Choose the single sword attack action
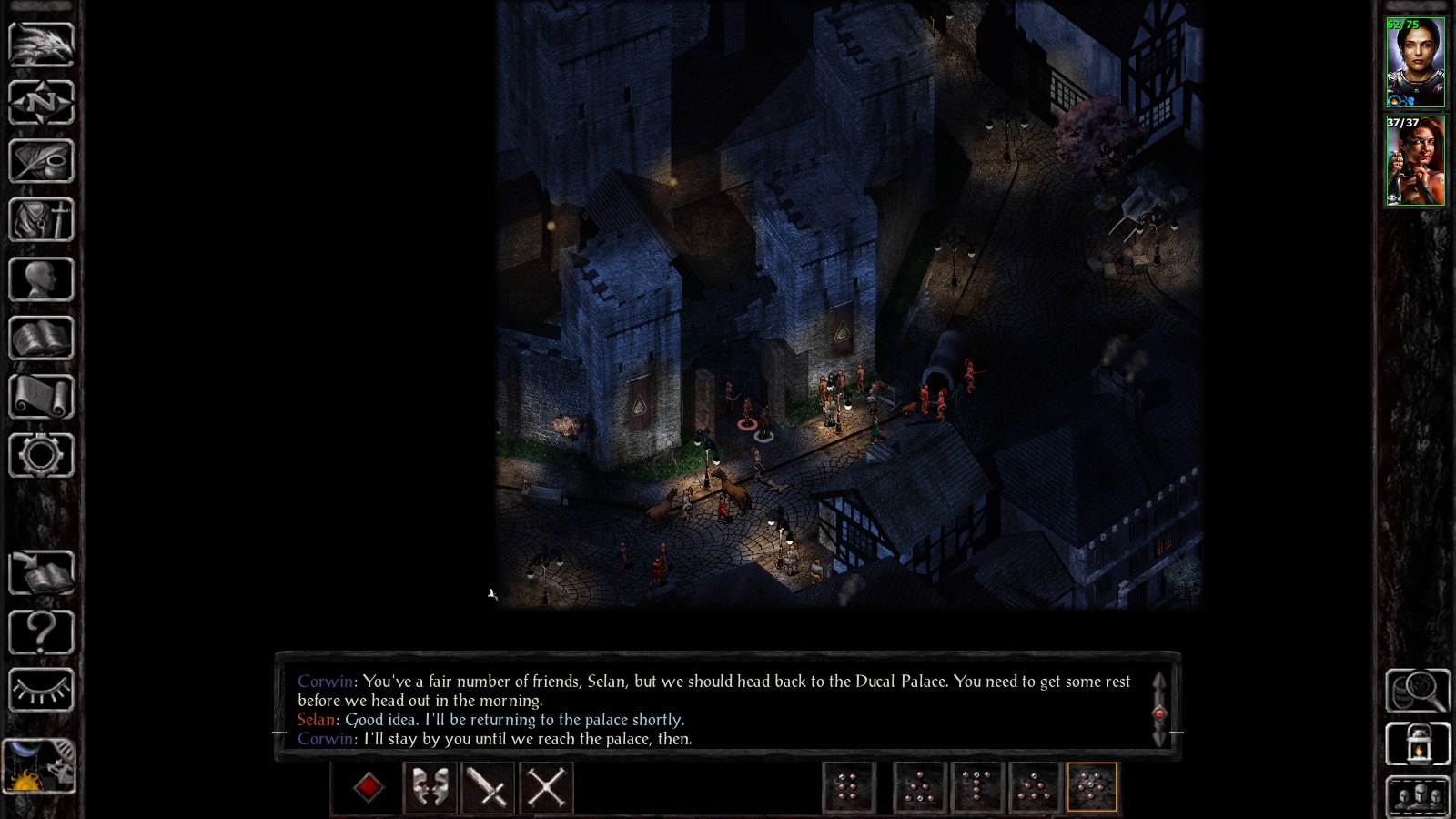Image resolution: width=1456 pixels, height=819 pixels. point(488,787)
